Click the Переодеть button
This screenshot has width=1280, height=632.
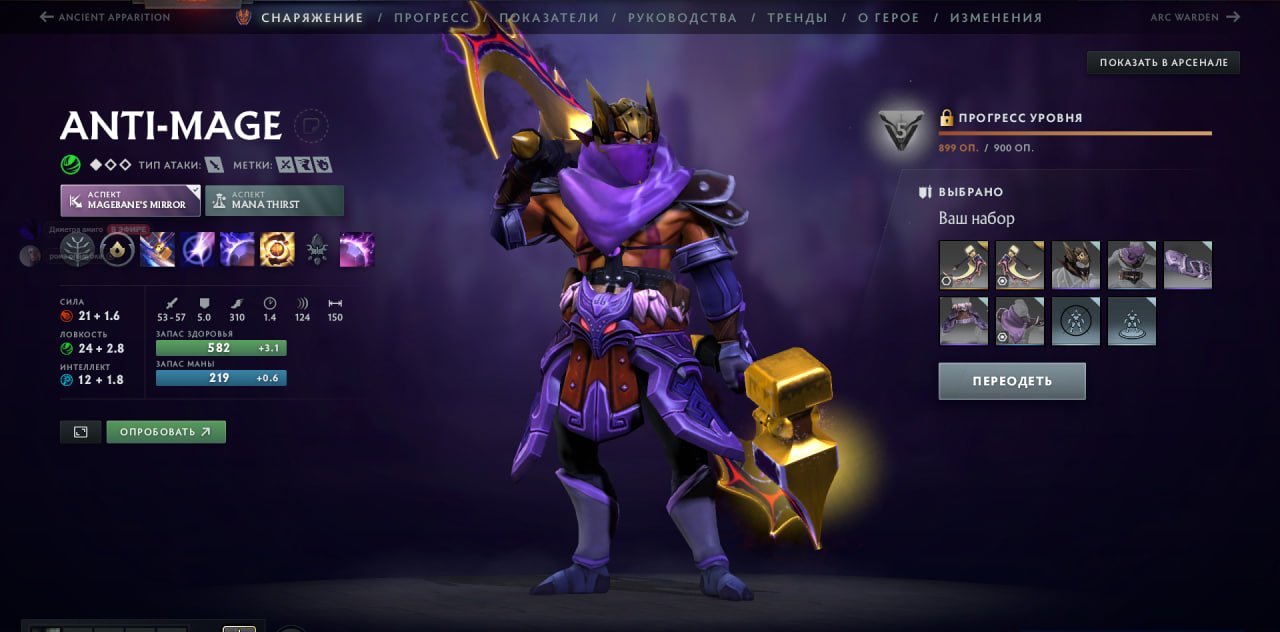(x=1011, y=381)
